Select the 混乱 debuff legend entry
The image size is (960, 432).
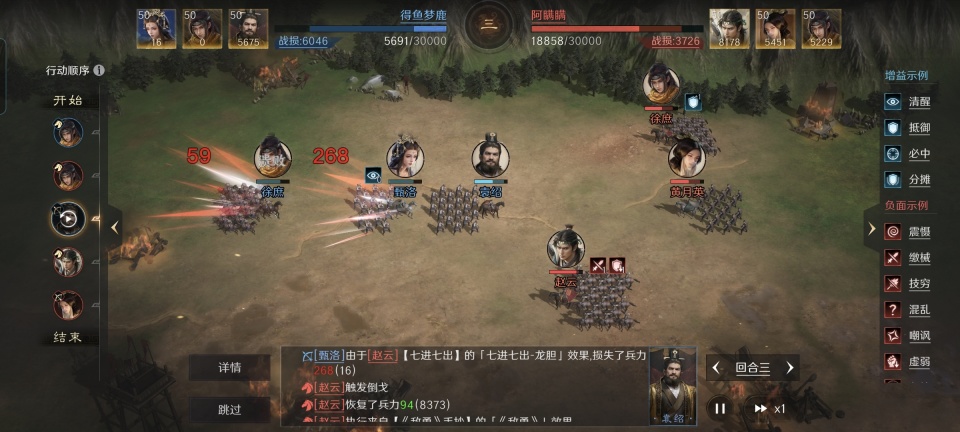pyautogui.click(x=907, y=310)
